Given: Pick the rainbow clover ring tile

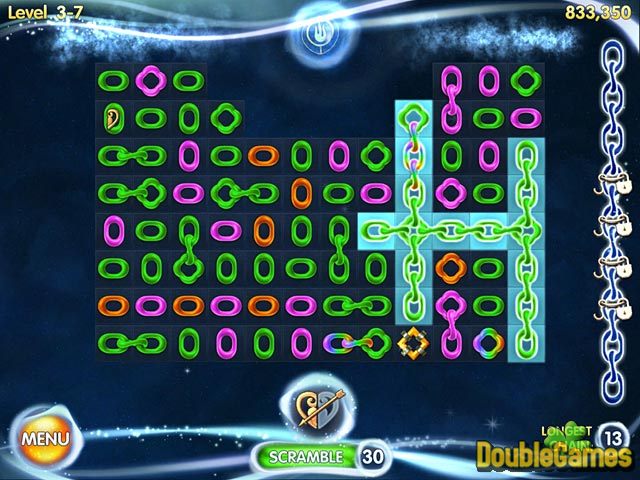Looking at the screenshot, I should pyautogui.click(x=488, y=343).
